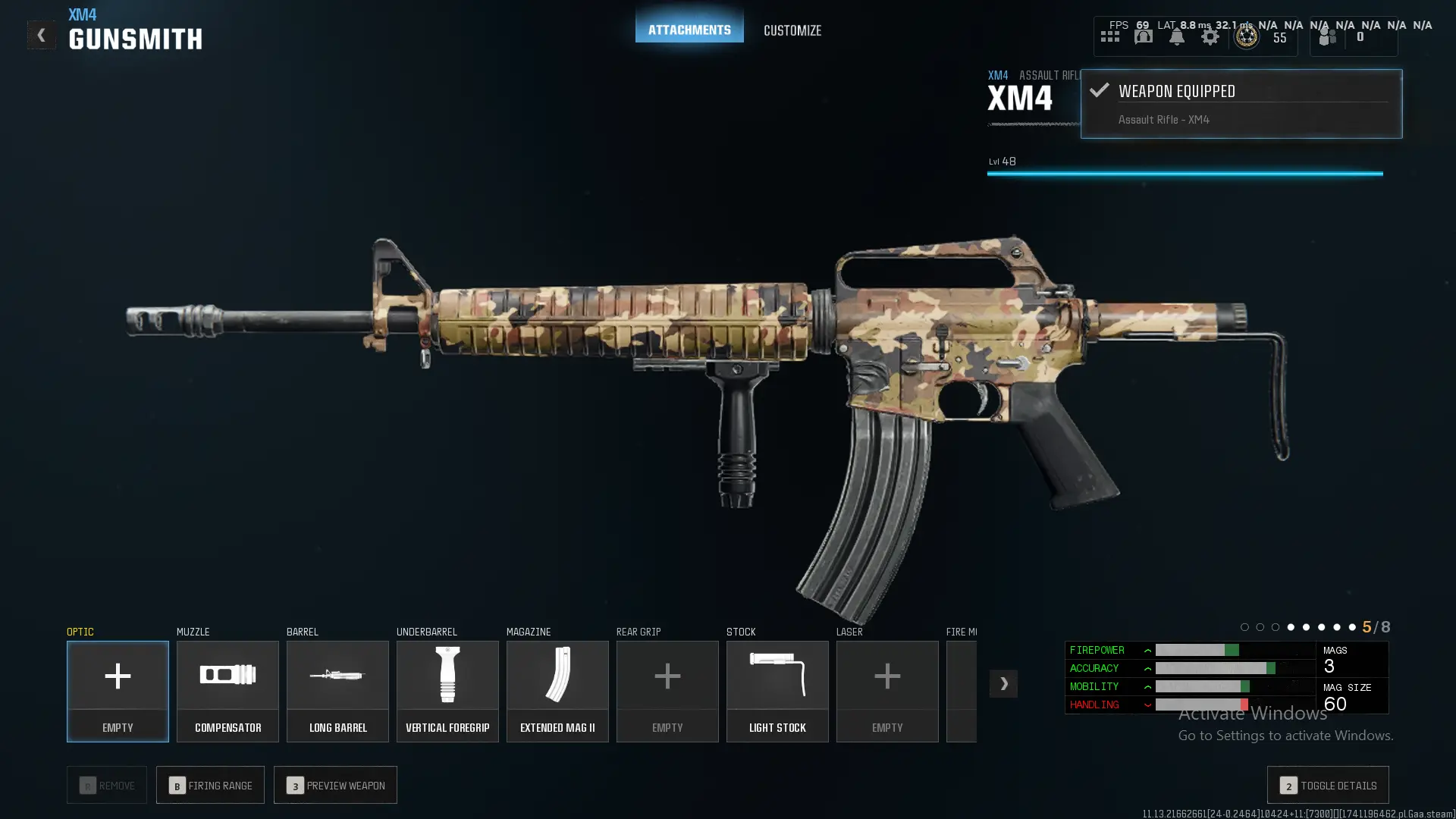Switch to the Customize tab
Image resolution: width=1456 pixels, height=819 pixels.
click(792, 30)
